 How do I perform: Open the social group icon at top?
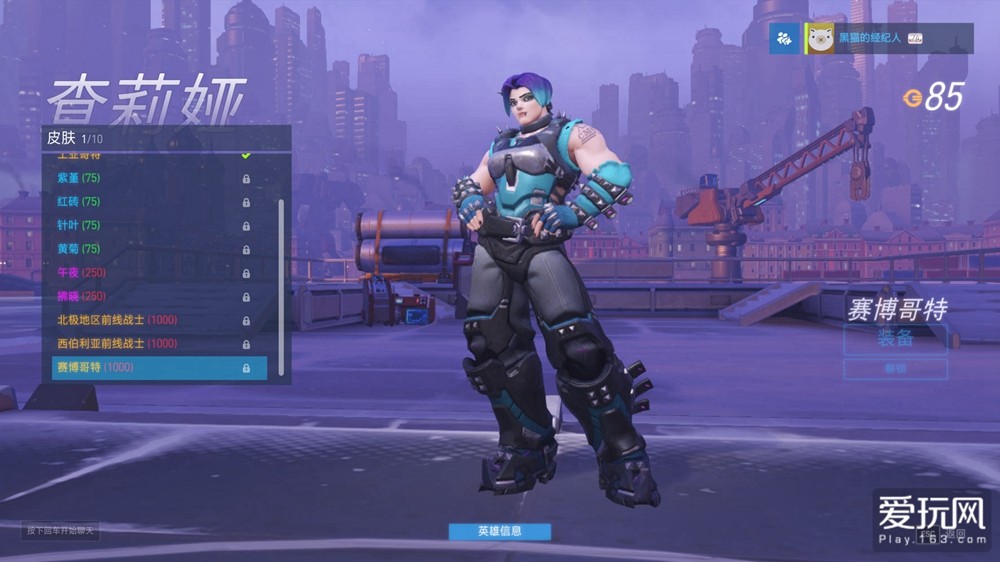point(784,39)
